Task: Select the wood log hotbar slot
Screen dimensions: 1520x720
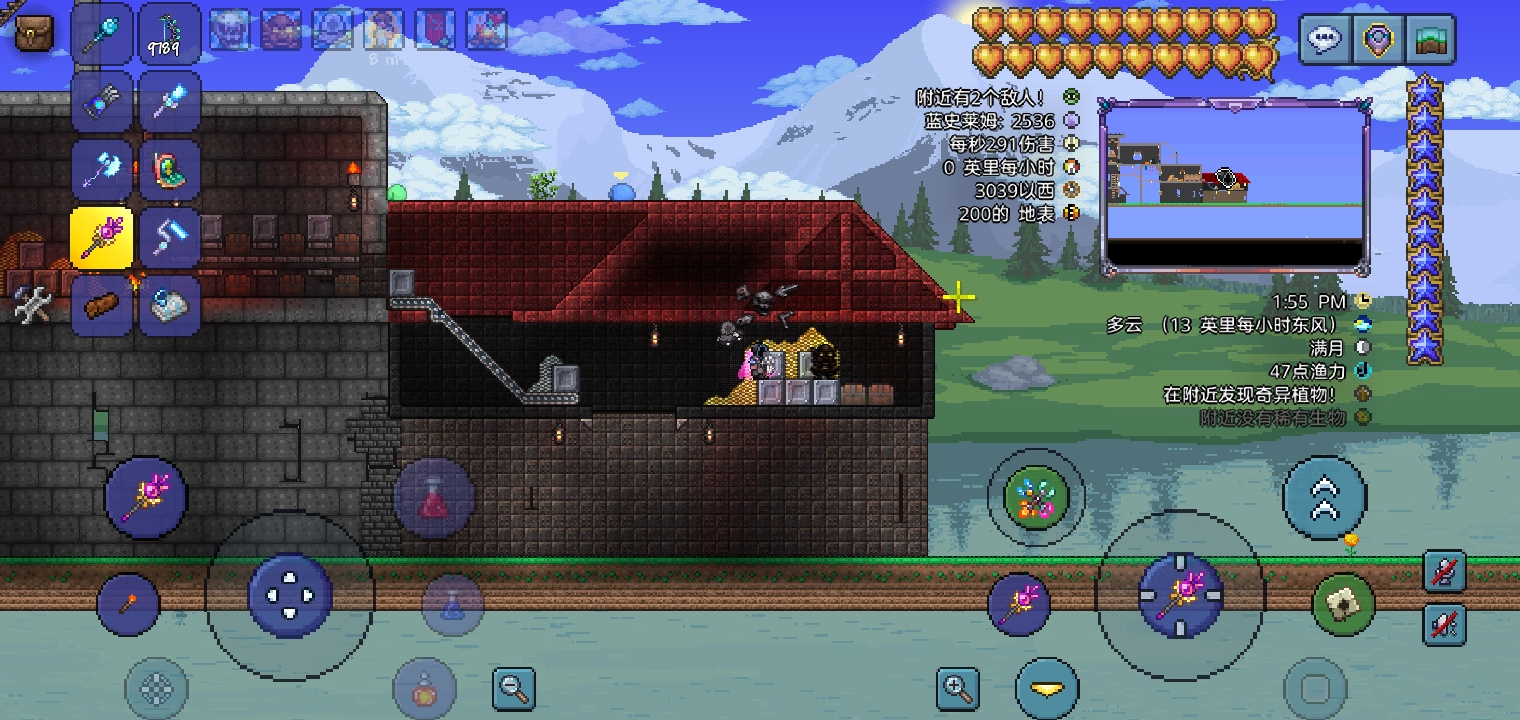Action: point(102,304)
